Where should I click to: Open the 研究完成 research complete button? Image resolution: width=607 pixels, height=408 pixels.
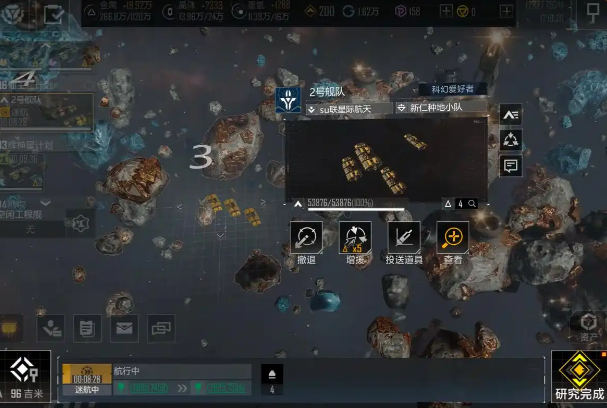click(x=579, y=378)
